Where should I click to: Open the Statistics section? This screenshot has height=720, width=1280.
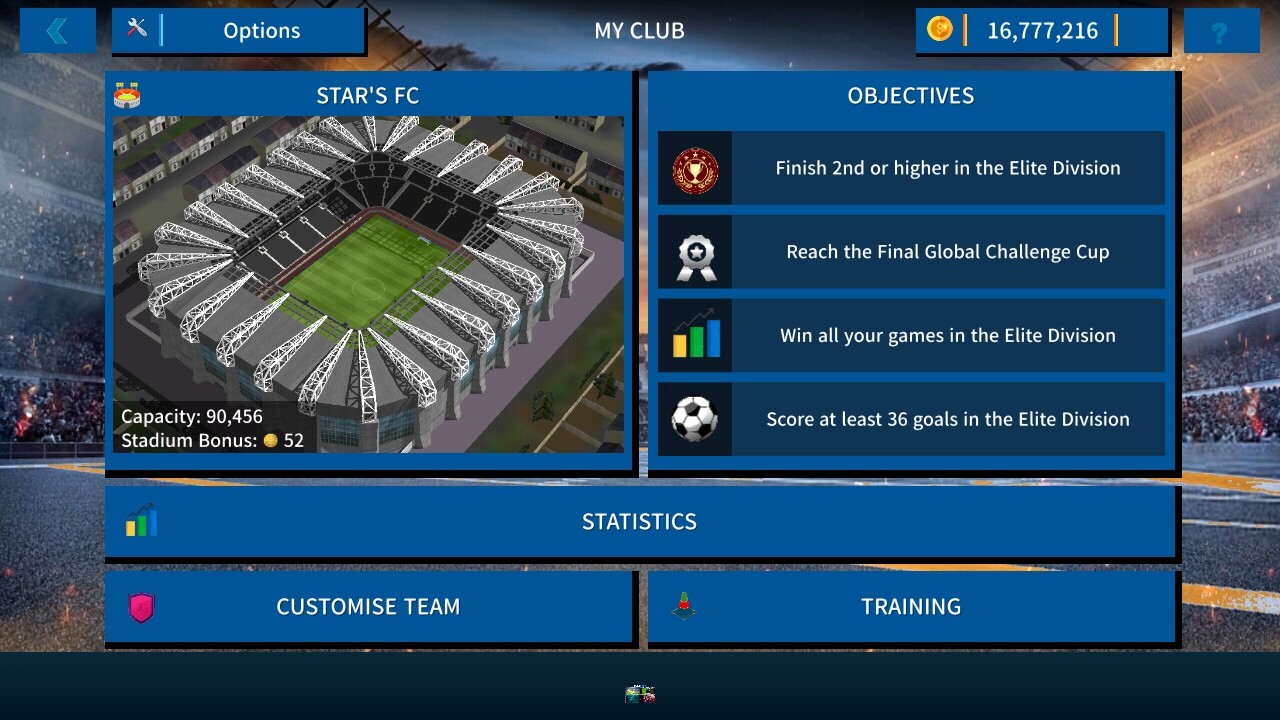pos(639,521)
